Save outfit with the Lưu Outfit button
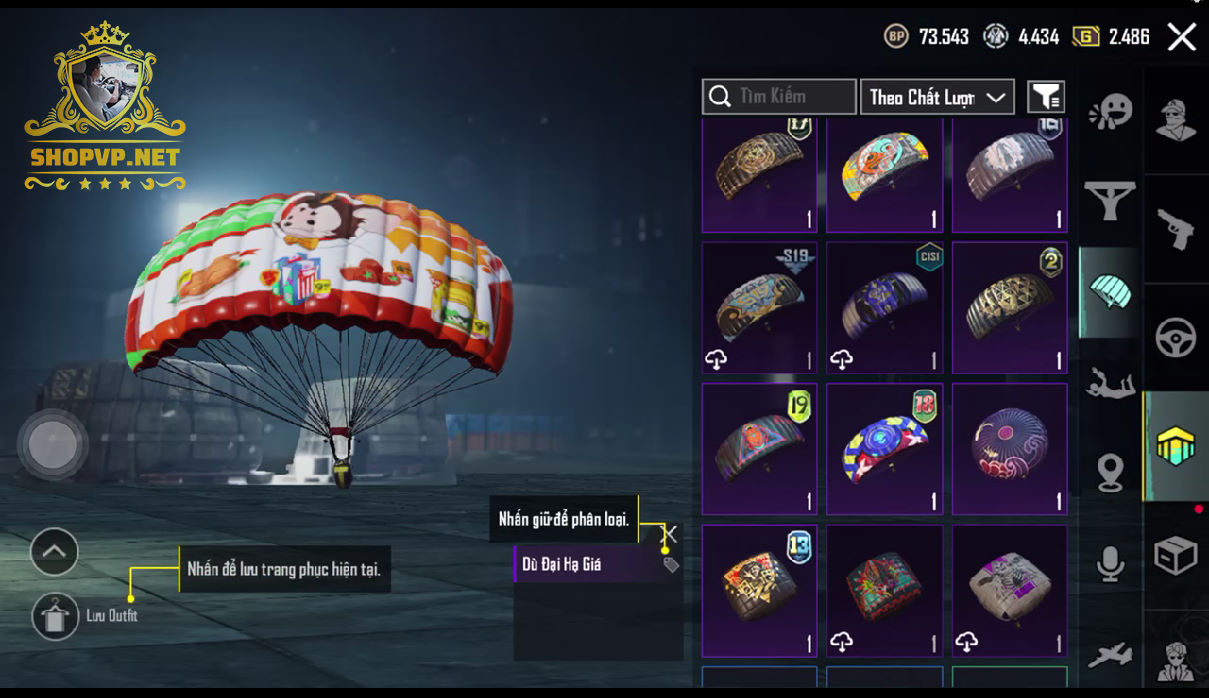Viewport: 1209px width, 698px height. [55, 616]
